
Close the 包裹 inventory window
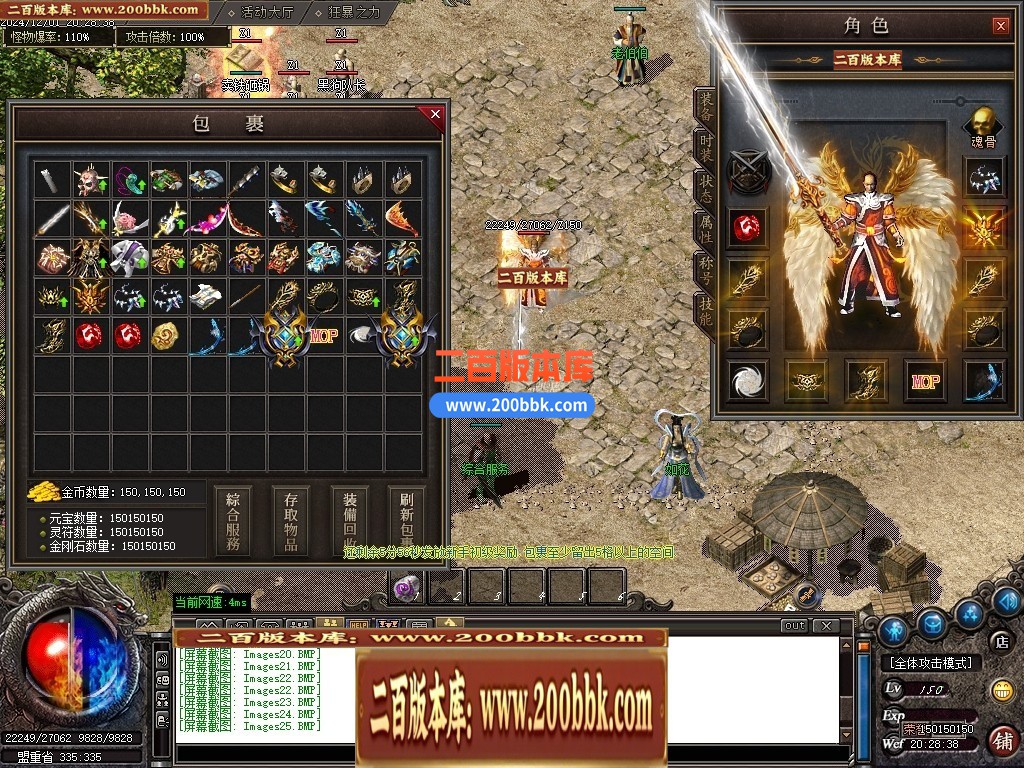pos(435,115)
